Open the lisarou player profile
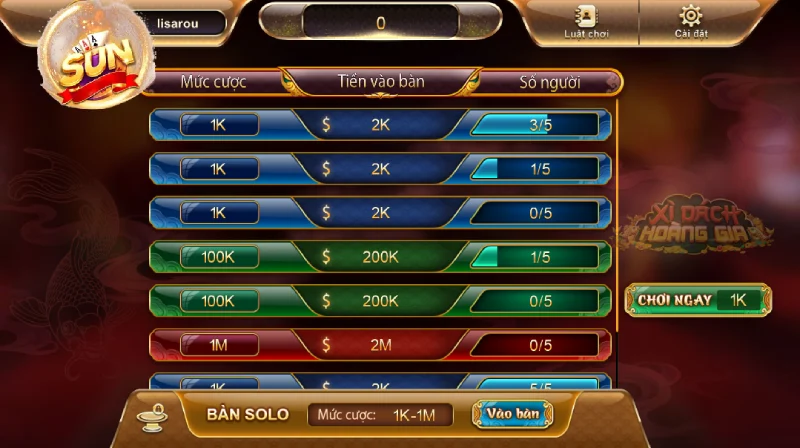Viewport: 800px width, 448px height. 180,23
